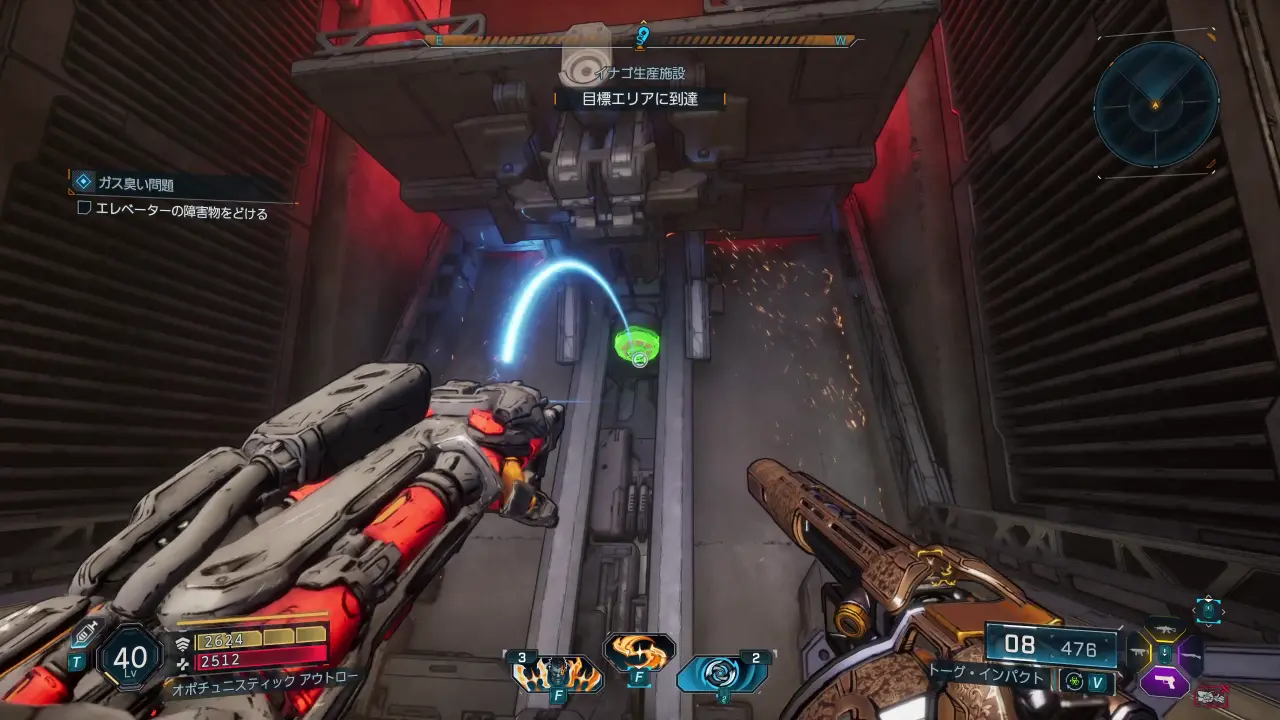Equip the purple pistol weapon slot
This screenshot has width=1280, height=720.
click(x=1165, y=682)
